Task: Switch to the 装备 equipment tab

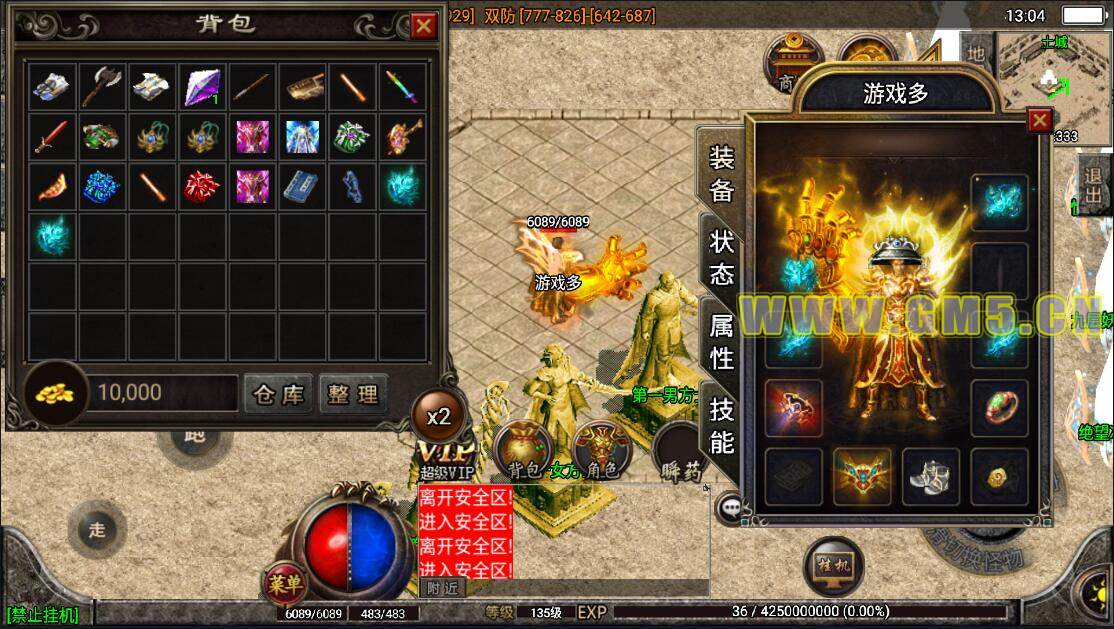Action: [721, 172]
